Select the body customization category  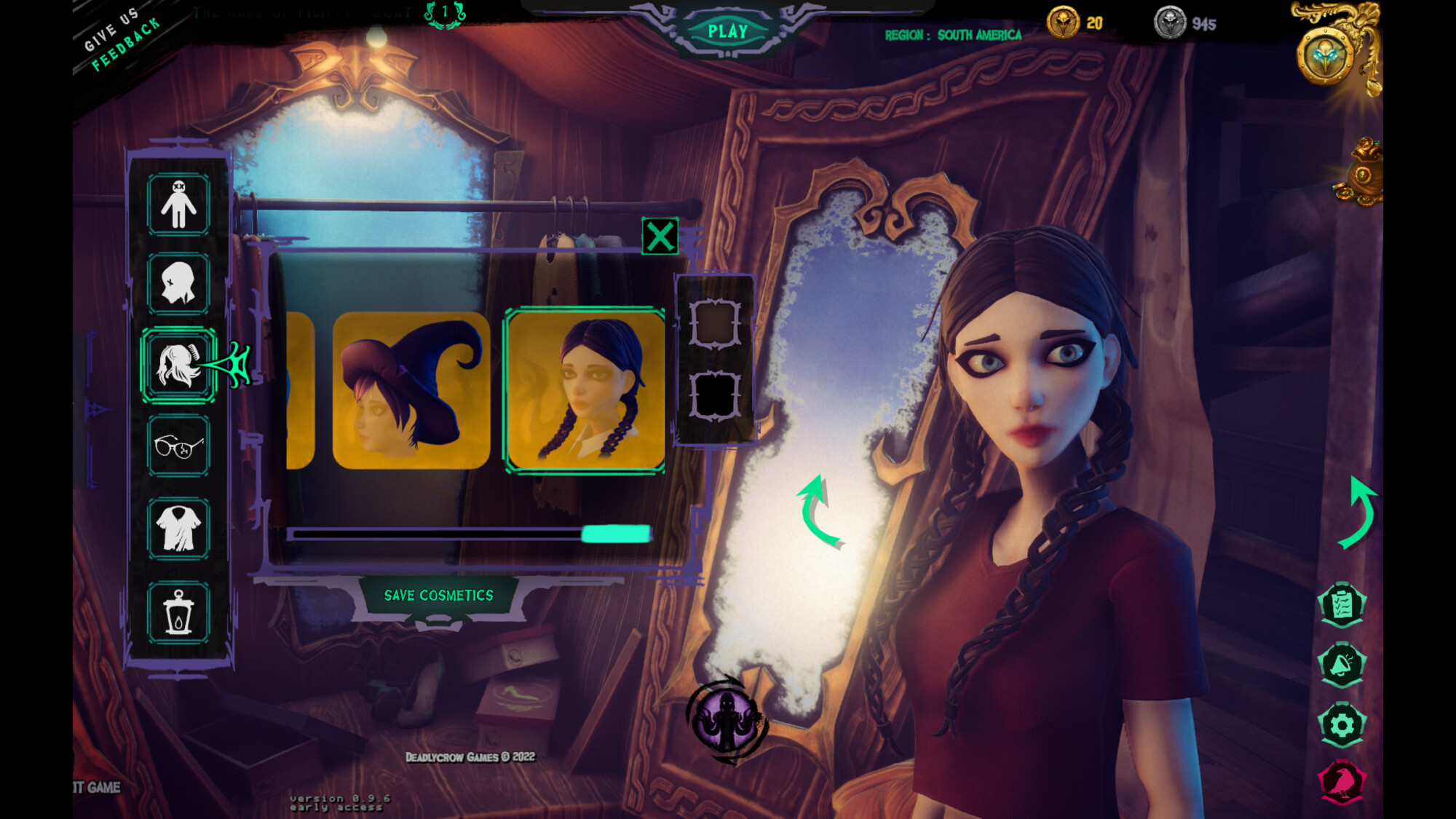(177, 207)
